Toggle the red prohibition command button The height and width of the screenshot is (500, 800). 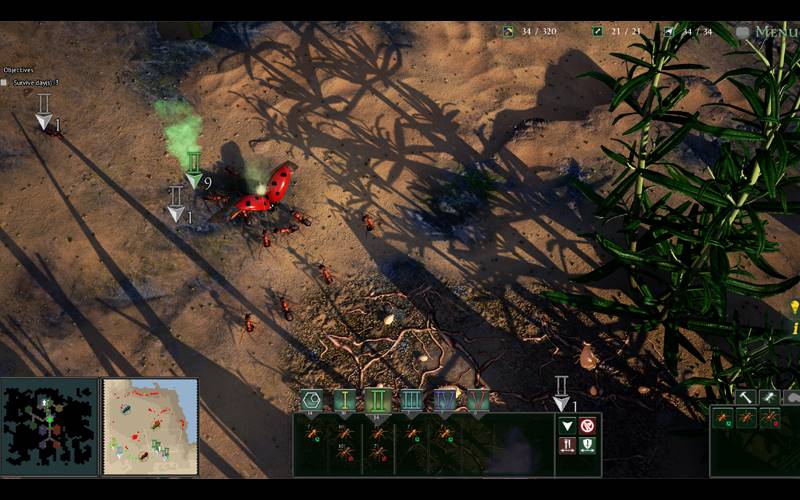point(587,426)
